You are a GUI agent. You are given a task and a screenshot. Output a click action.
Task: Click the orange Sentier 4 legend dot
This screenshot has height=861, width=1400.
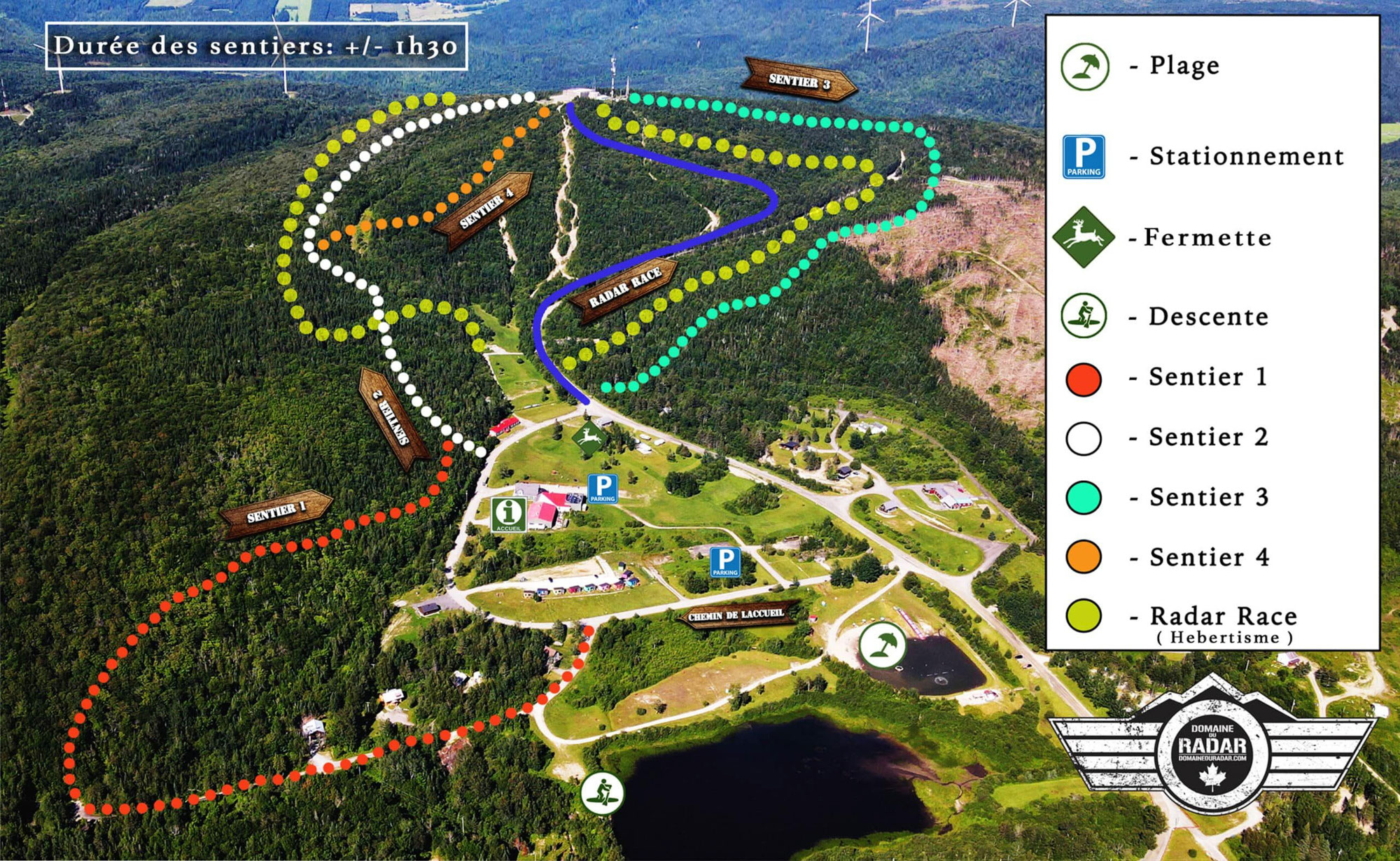(x=1084, y=557)
